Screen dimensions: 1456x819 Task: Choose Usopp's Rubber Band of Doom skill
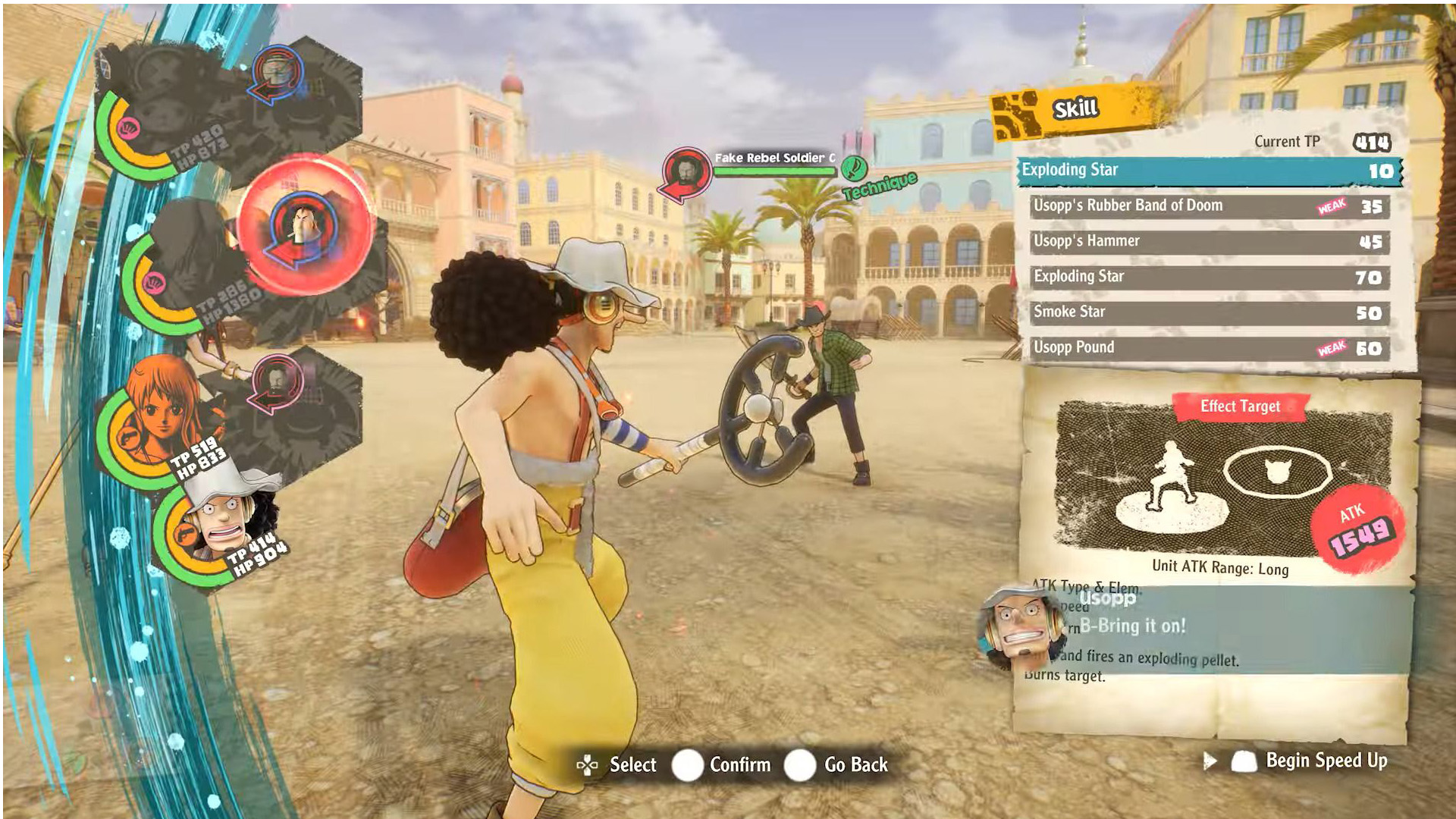(x=1209, y=206)
